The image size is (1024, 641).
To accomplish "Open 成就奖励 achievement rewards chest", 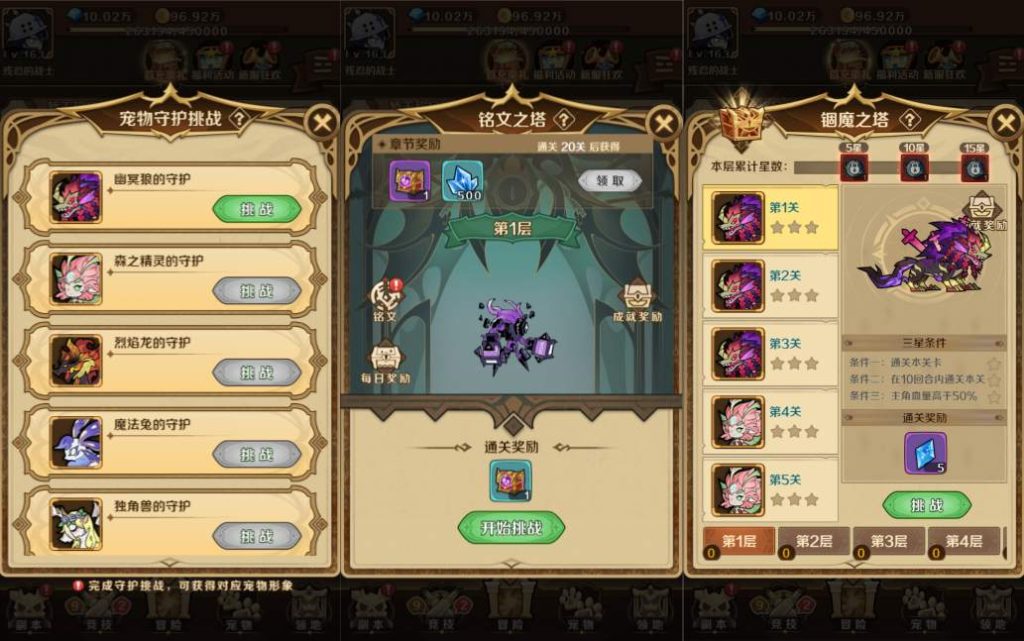I will (x=637, y=299).
